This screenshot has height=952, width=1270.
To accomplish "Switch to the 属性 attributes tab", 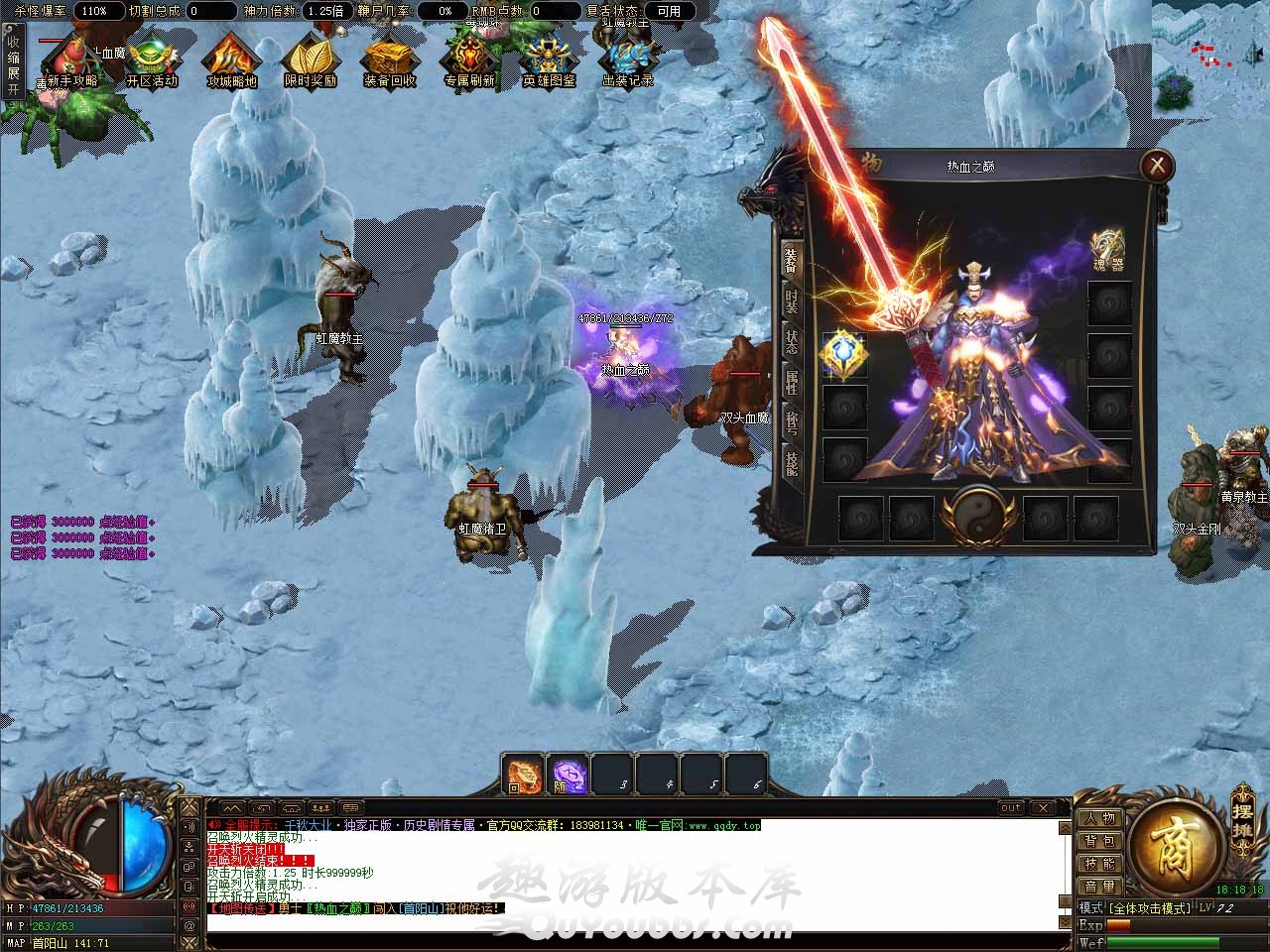I will click(792, 383).
